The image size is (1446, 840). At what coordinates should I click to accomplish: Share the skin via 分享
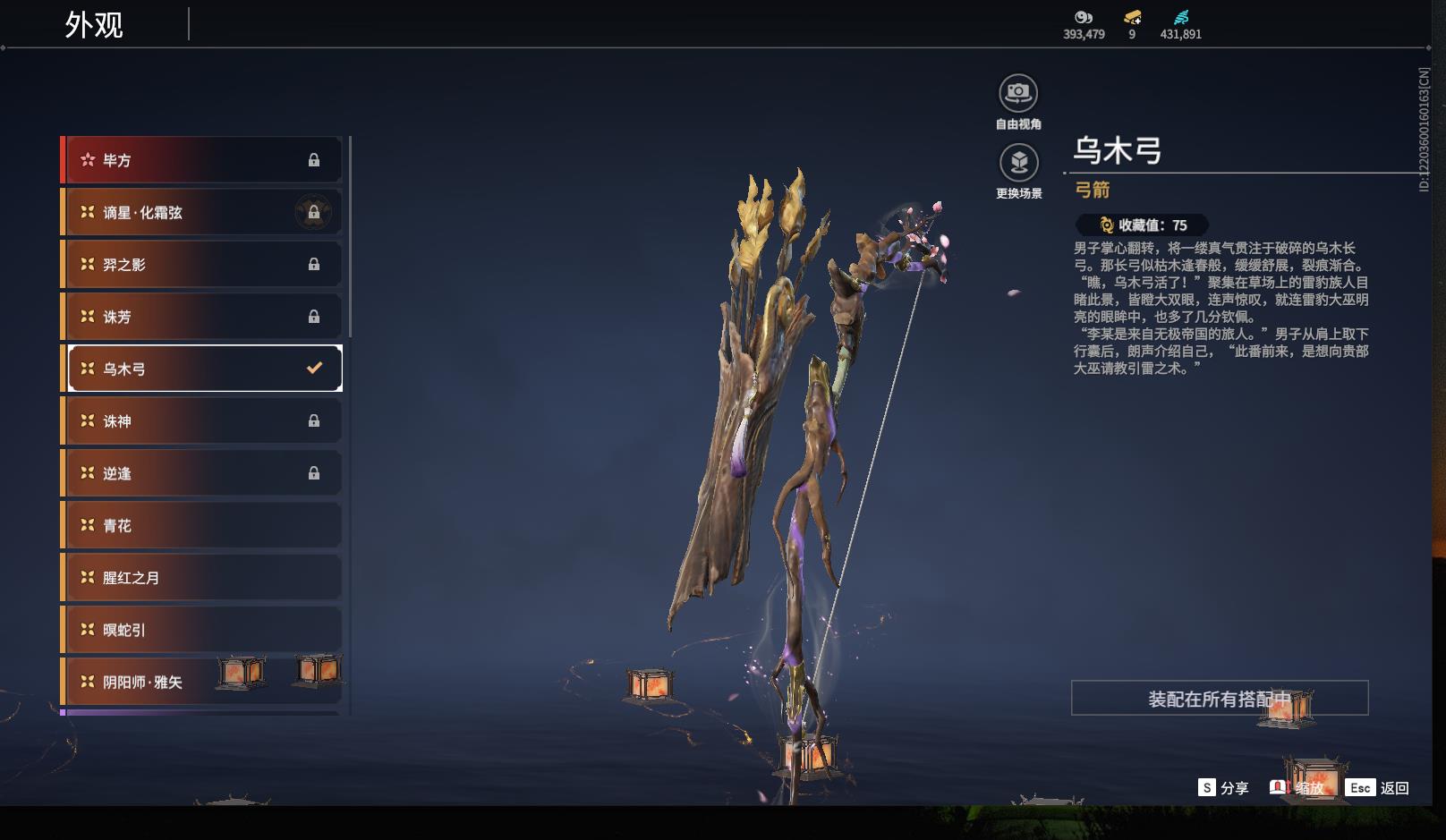[1223, 788]
